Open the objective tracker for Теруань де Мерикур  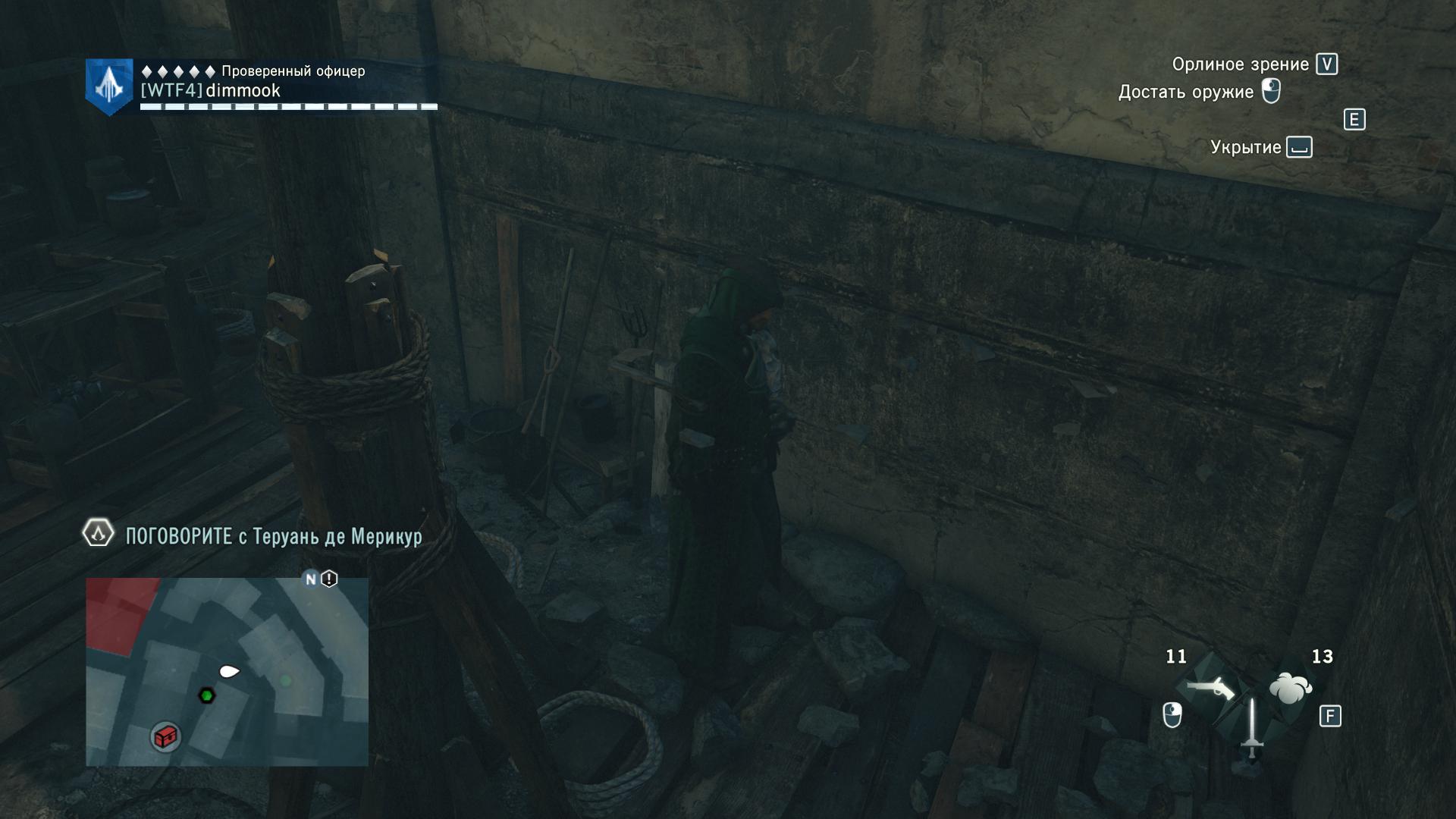273,536
